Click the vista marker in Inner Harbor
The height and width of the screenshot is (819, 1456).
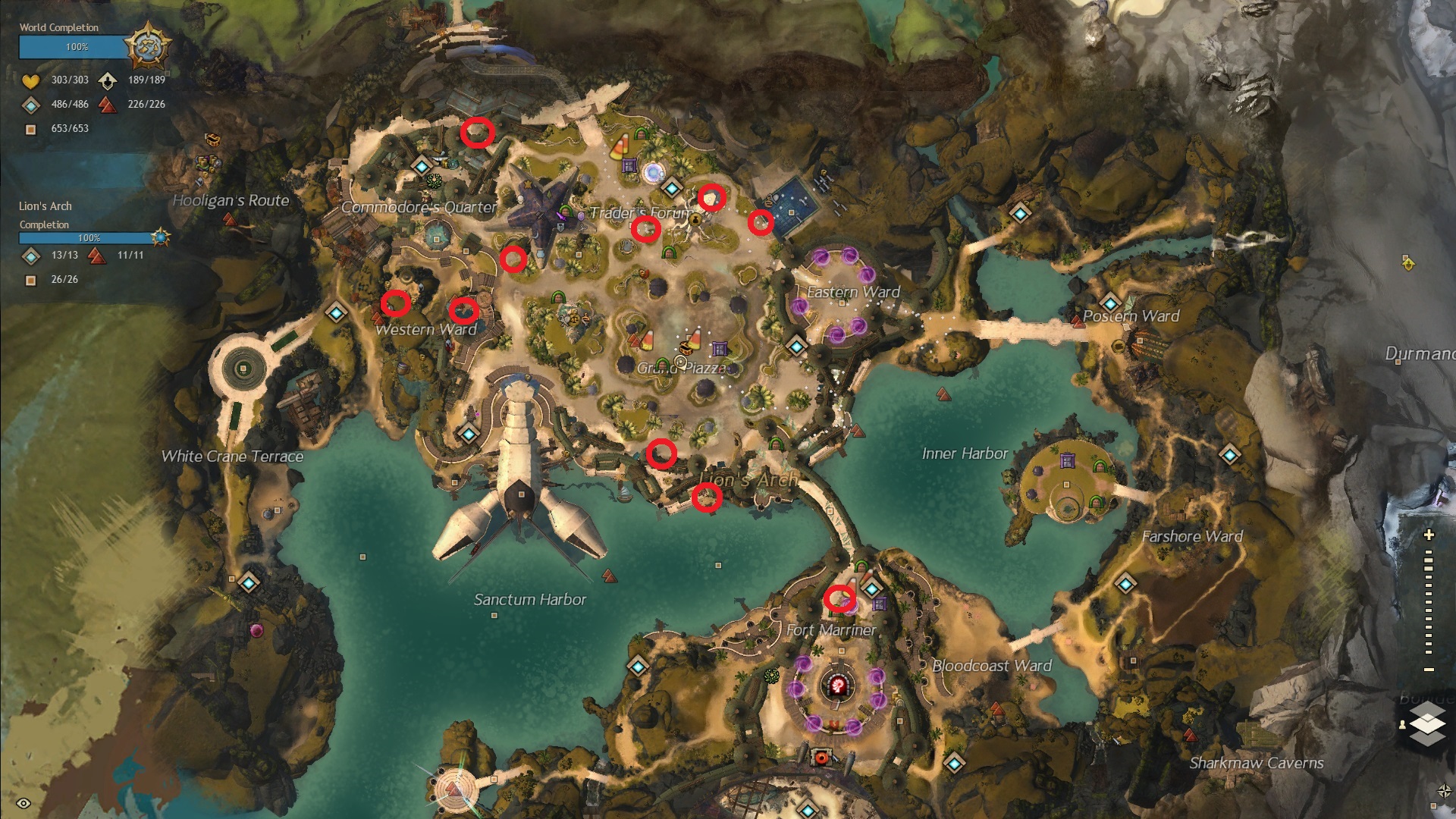[x=943, y=394]
